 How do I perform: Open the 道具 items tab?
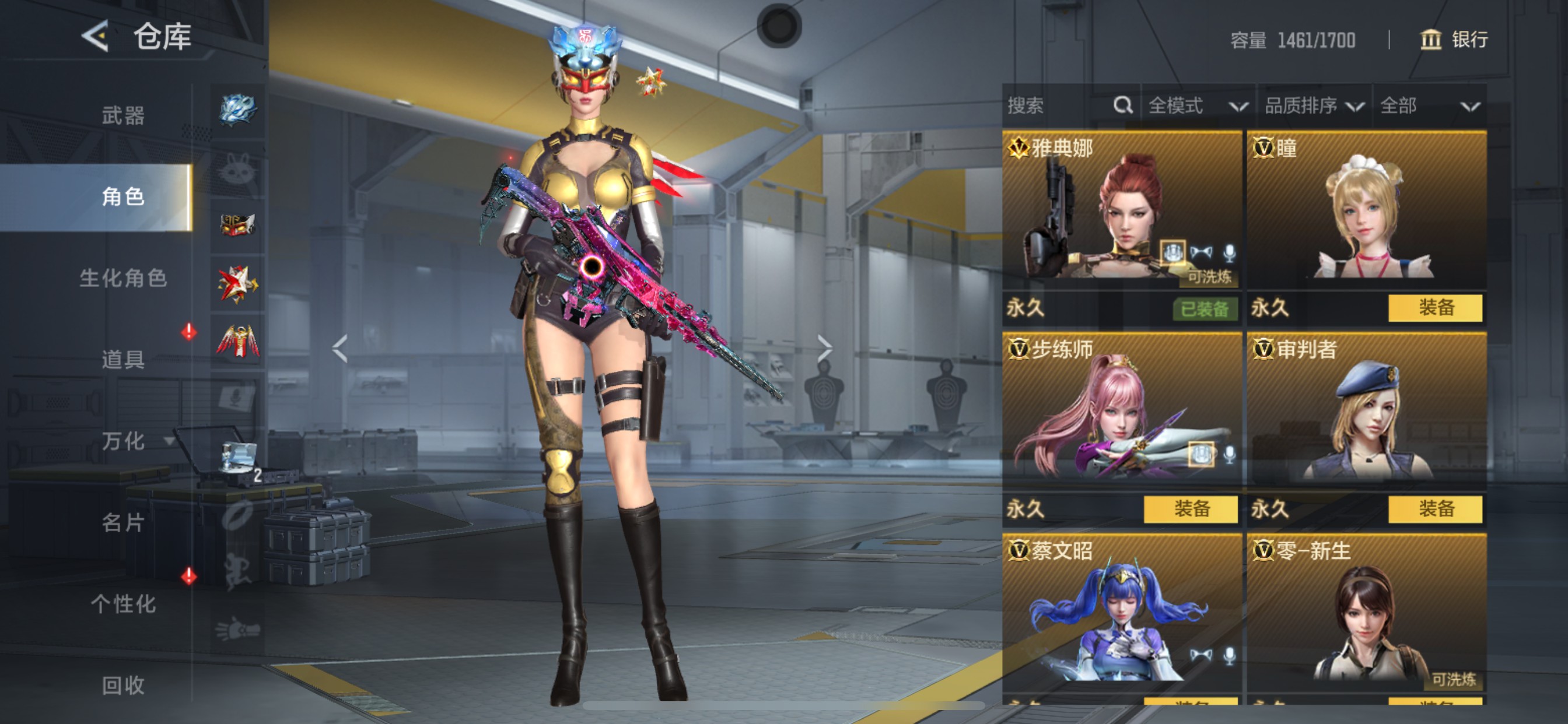pyautogui.click(x=123, y=359)
